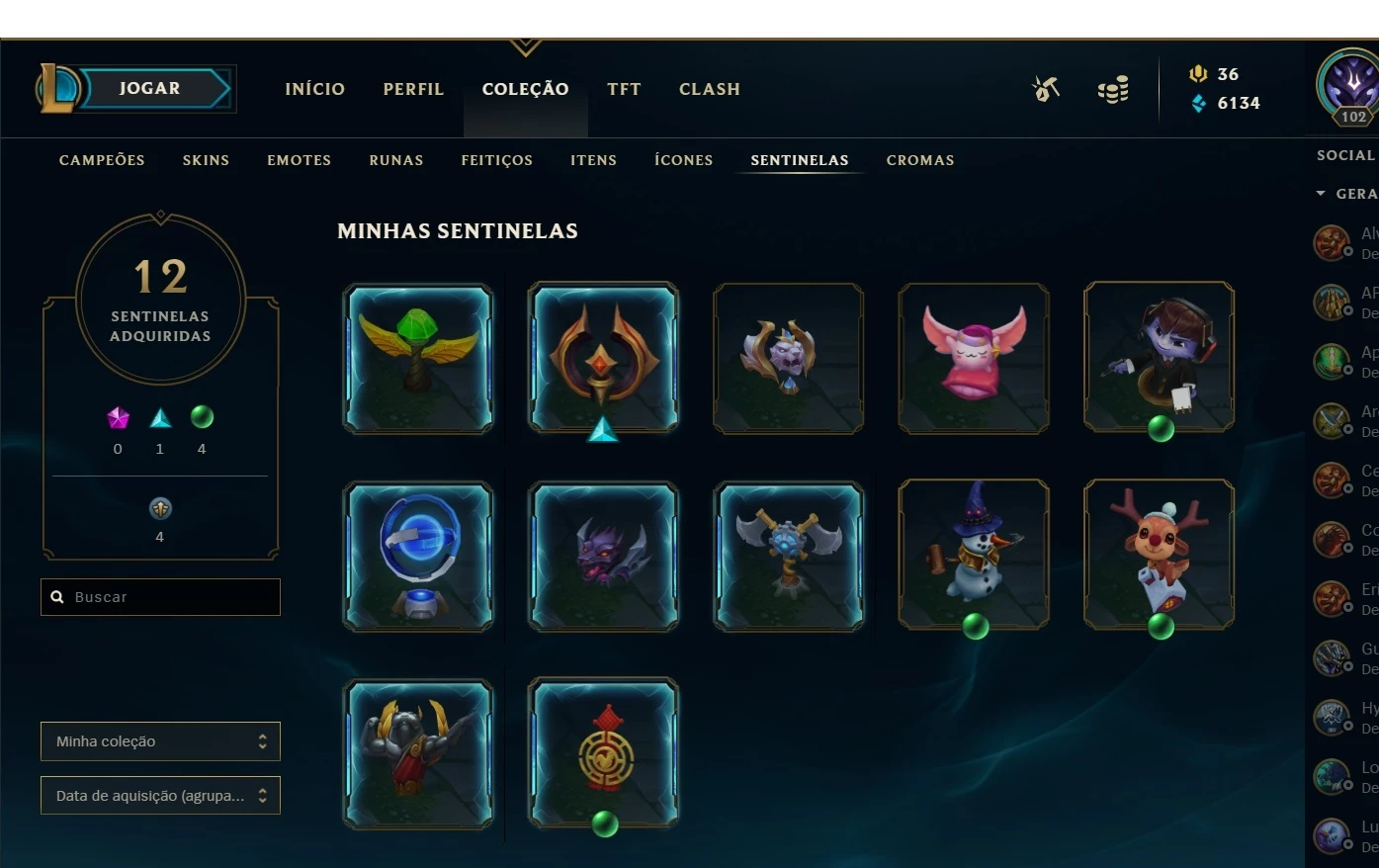Open the COLEÇÃO menu item
The width and height of the screenshot is (1379, 868).
[x=525, y=89]
